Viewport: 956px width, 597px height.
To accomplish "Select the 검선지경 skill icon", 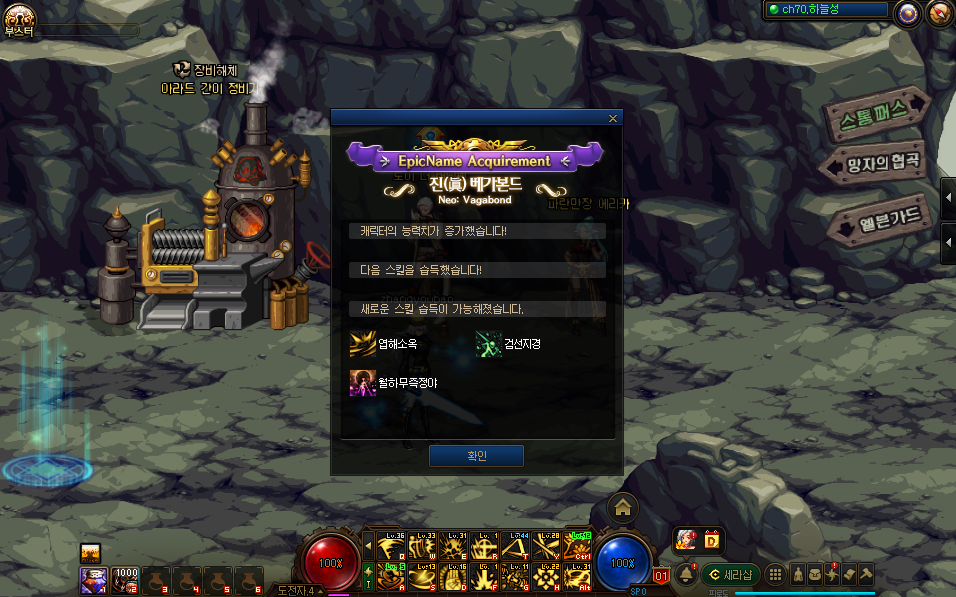I will coord(488,344).
